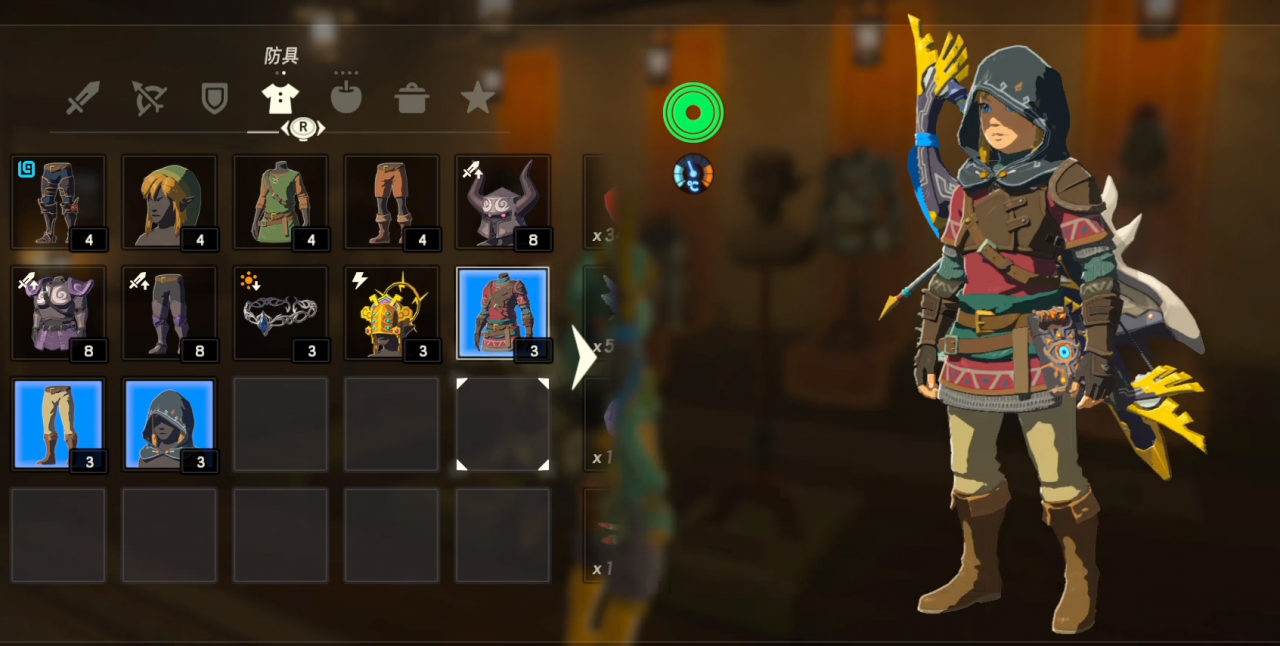Select the horned barbarian helmet slot

click(x=502, y=202)
